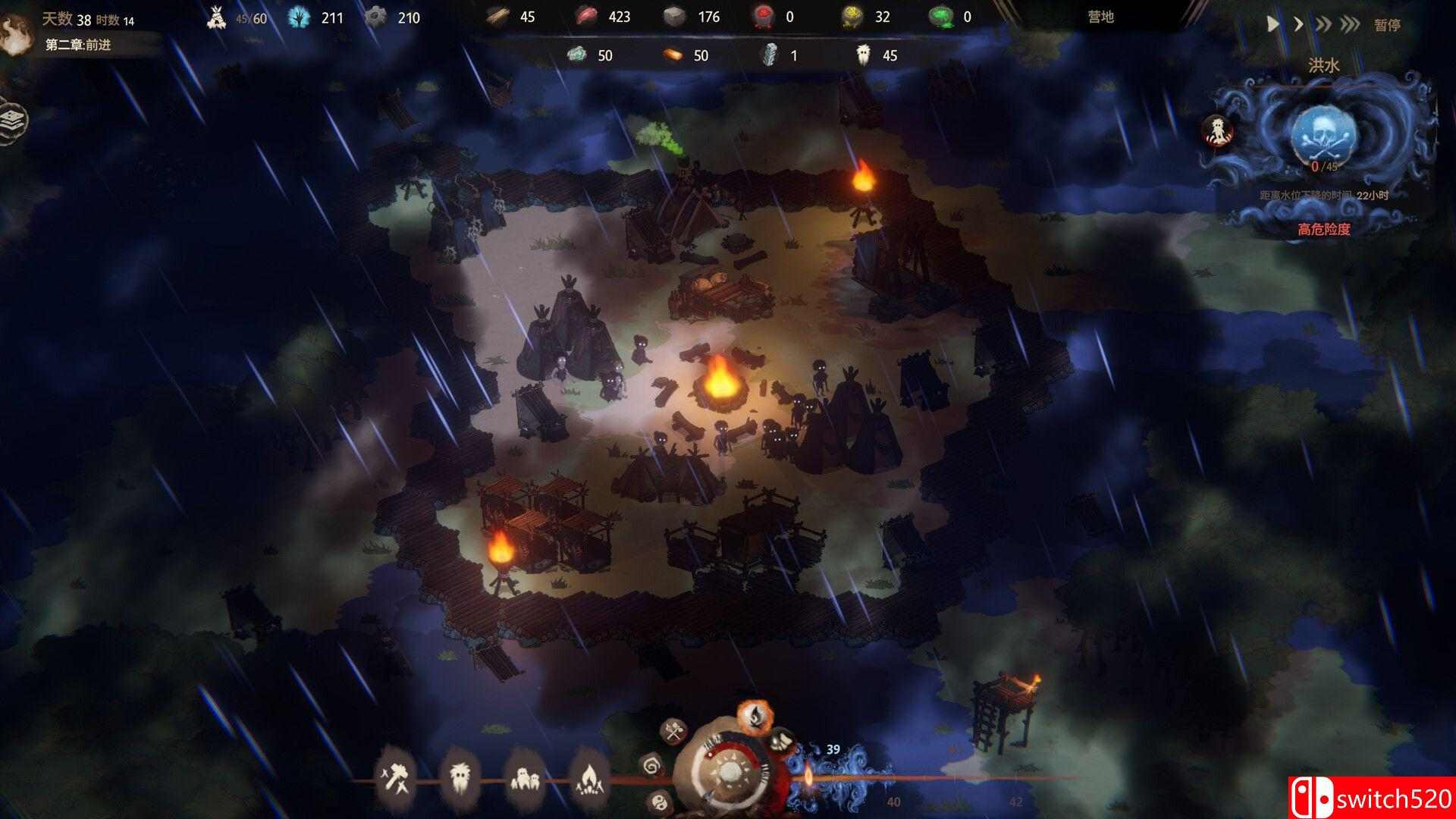Click the 高危险度 danger level text
This screenshot has height=819, width=1456.
[1326, 228]
